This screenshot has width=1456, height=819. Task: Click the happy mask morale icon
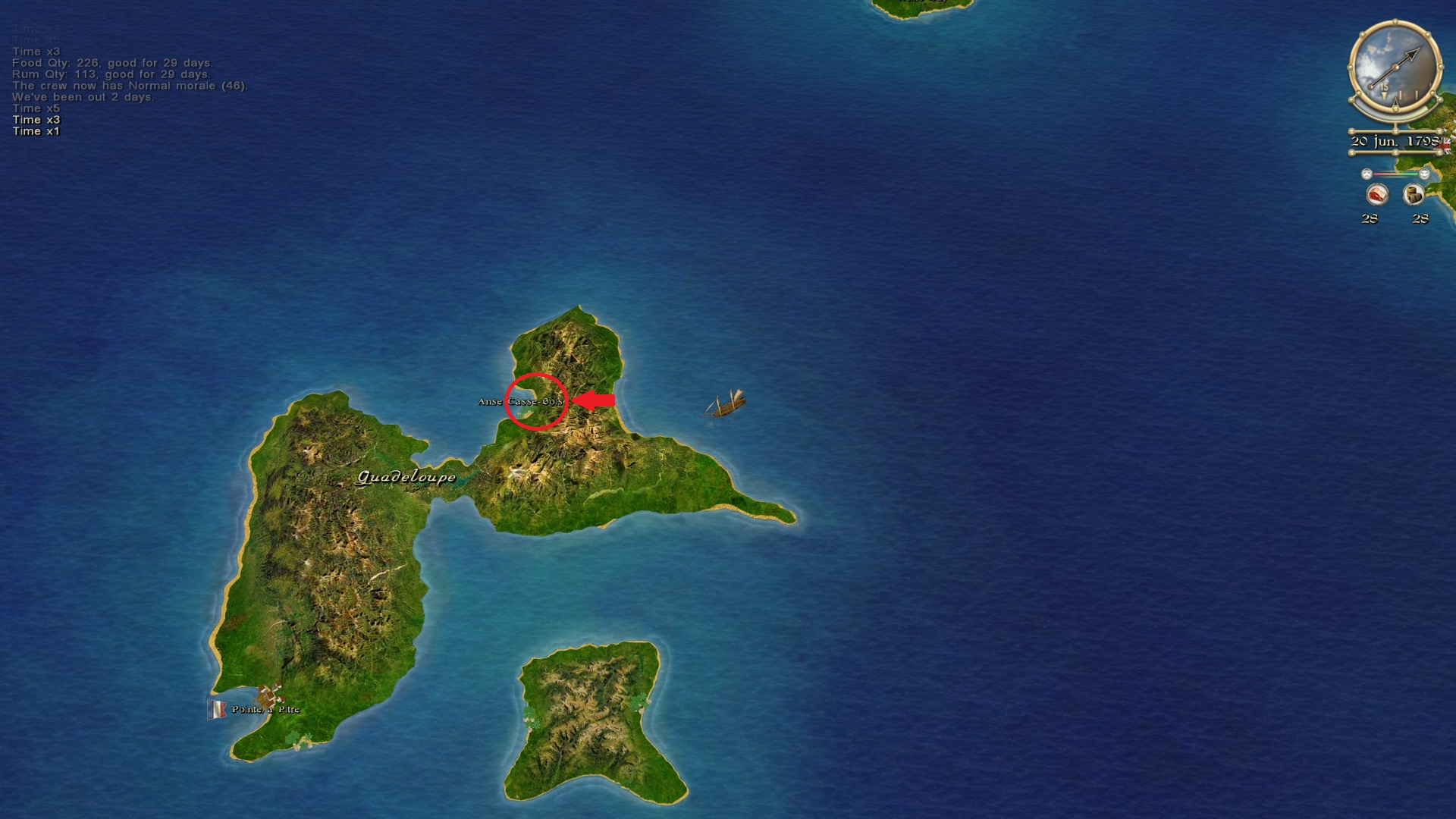(1424, 174)
